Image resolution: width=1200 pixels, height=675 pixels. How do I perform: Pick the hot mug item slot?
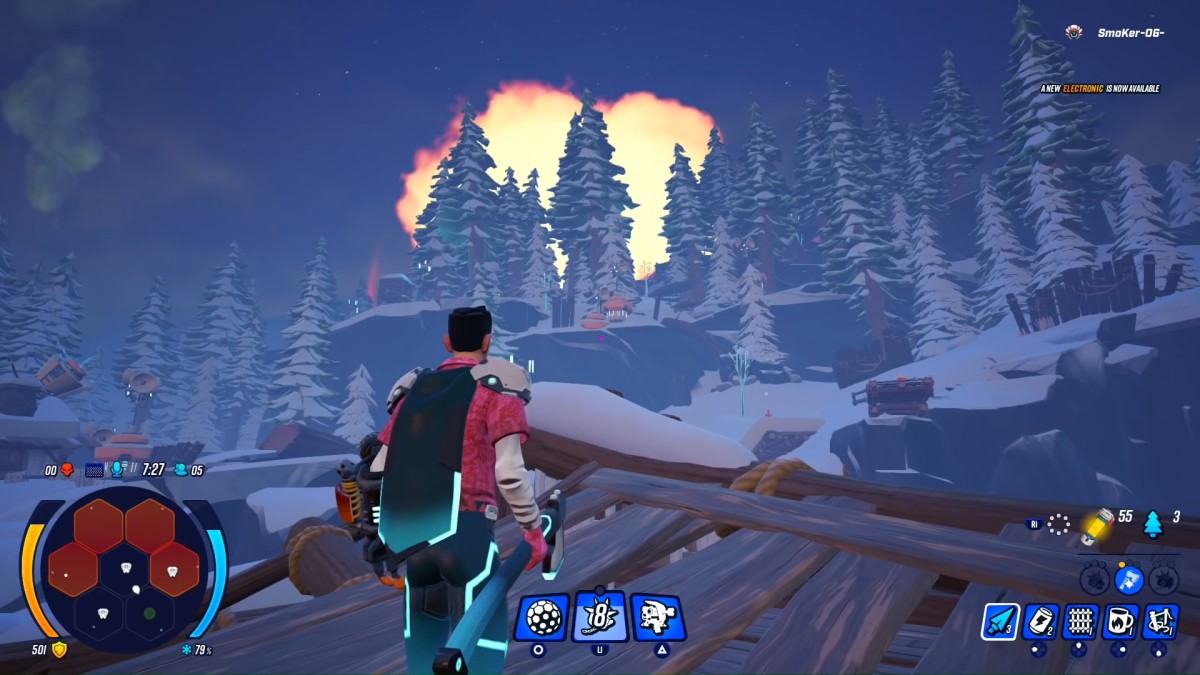point(1120,621)
